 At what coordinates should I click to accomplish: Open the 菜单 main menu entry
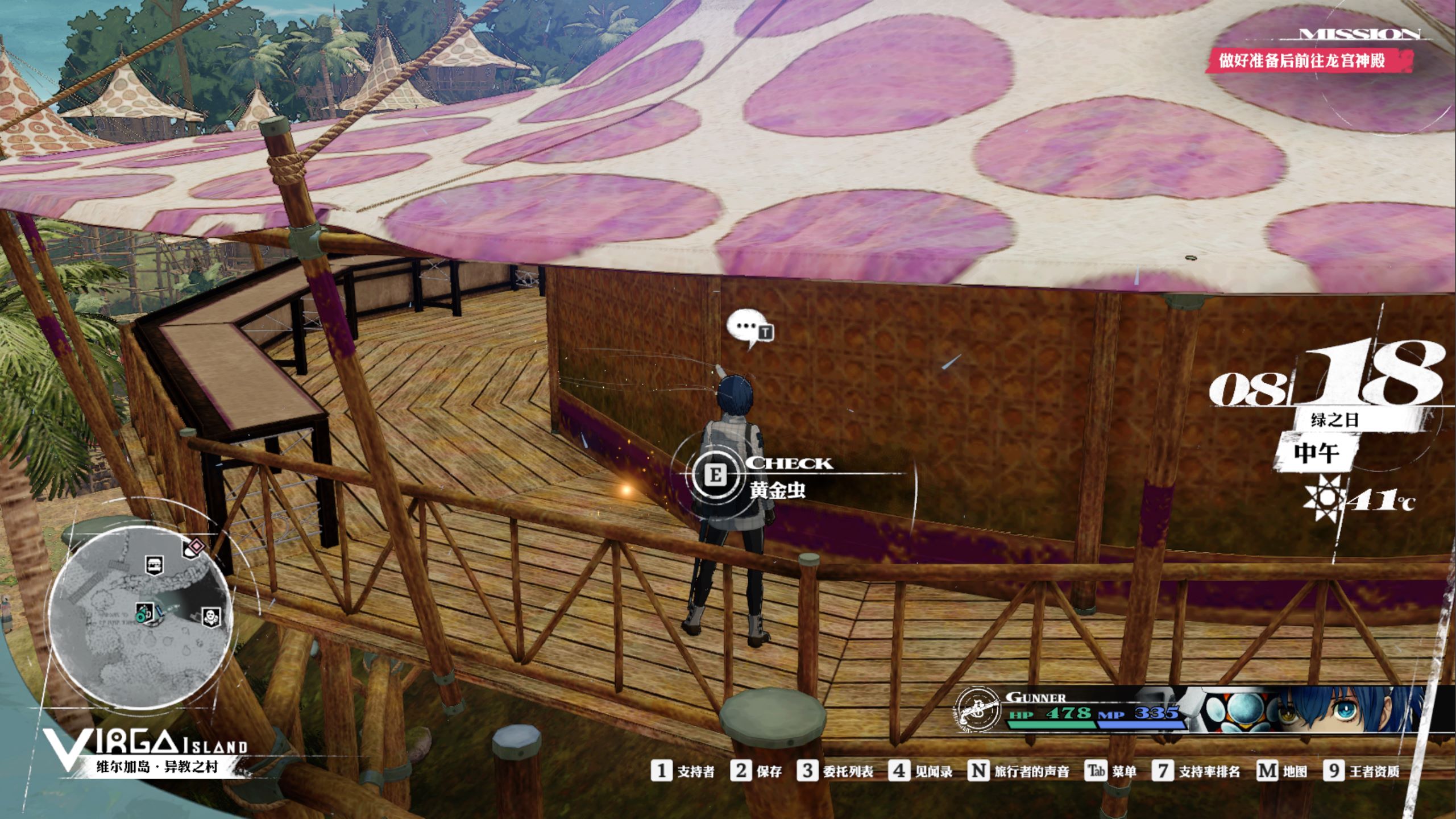[1111, 771]
